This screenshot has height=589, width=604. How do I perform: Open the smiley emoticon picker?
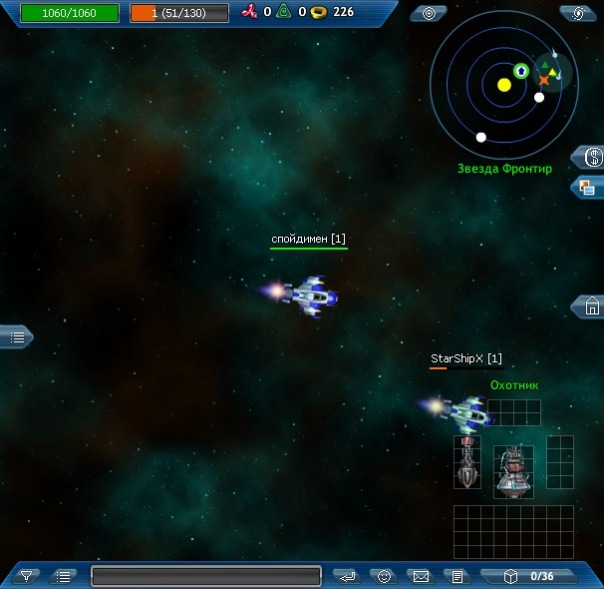tap(383, 576)
